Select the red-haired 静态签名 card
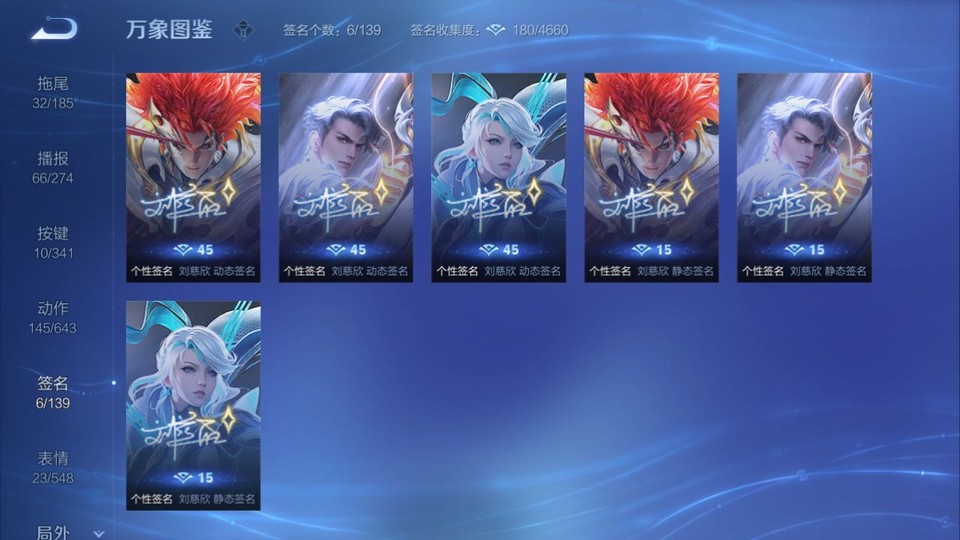This screenshot has height=540, width=960. pyautogui.click(x=652, y=176)
